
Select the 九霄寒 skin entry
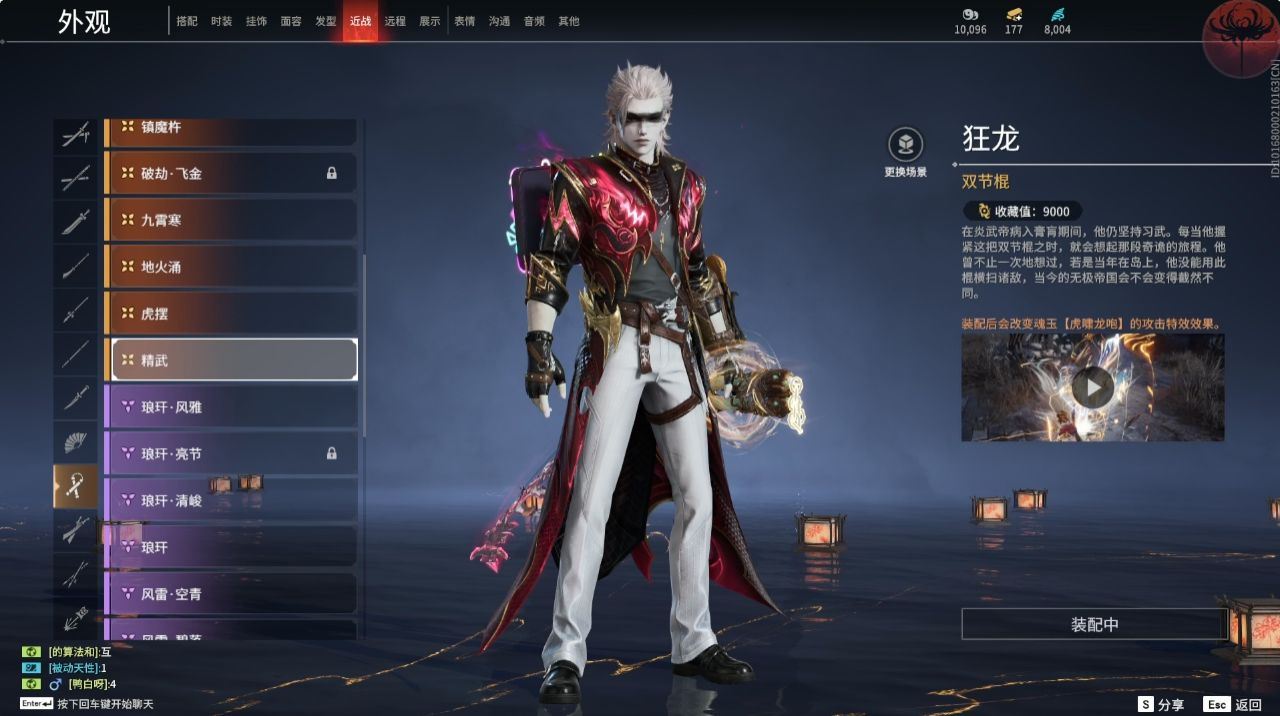pyautogui.click(x=231, y=220)
